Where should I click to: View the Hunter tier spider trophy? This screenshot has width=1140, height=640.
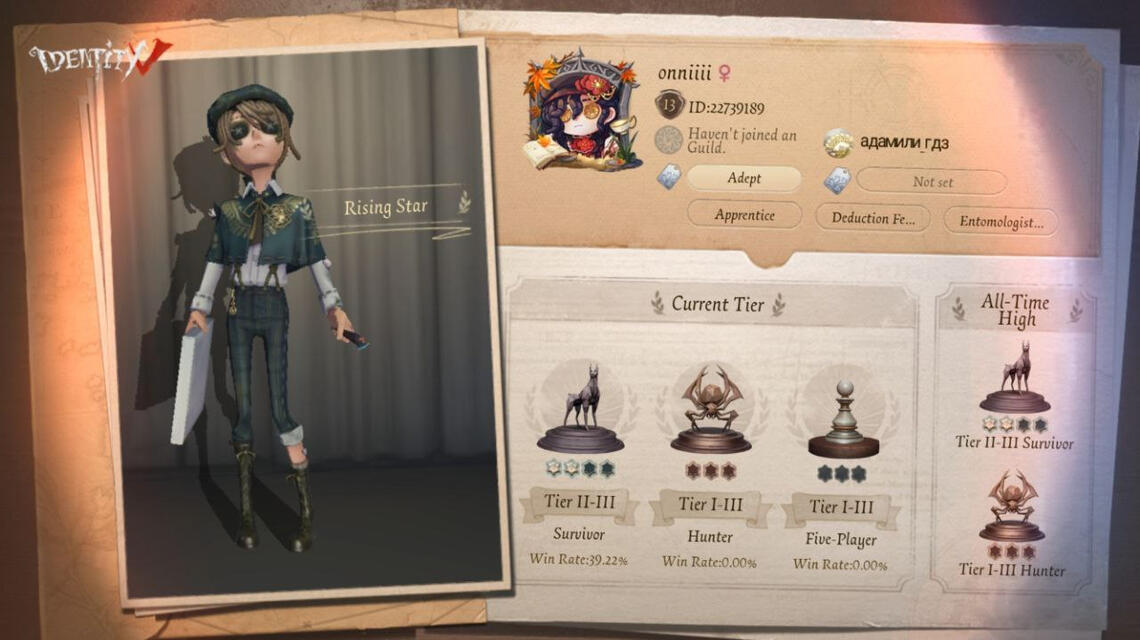tap(710, 410)
